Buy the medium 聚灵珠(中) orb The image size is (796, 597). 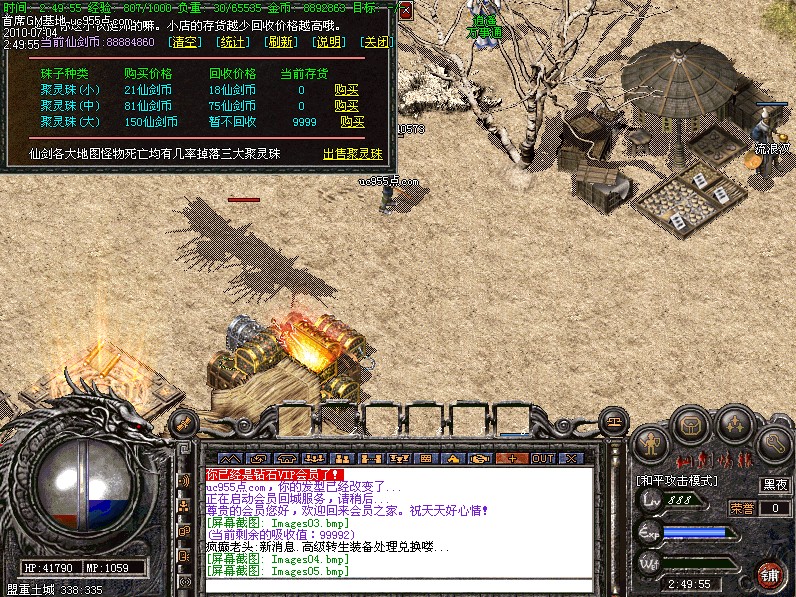(x=346, y=106)
